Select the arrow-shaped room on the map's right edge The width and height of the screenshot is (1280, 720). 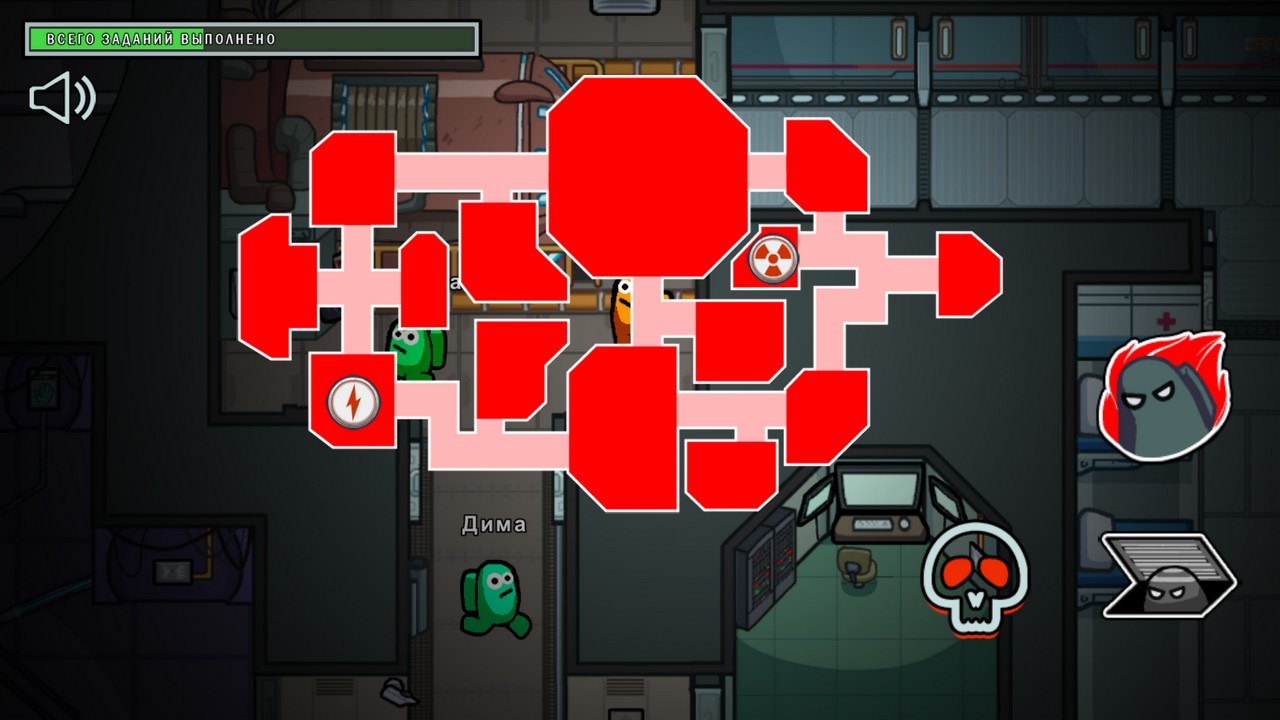[965, 275]
